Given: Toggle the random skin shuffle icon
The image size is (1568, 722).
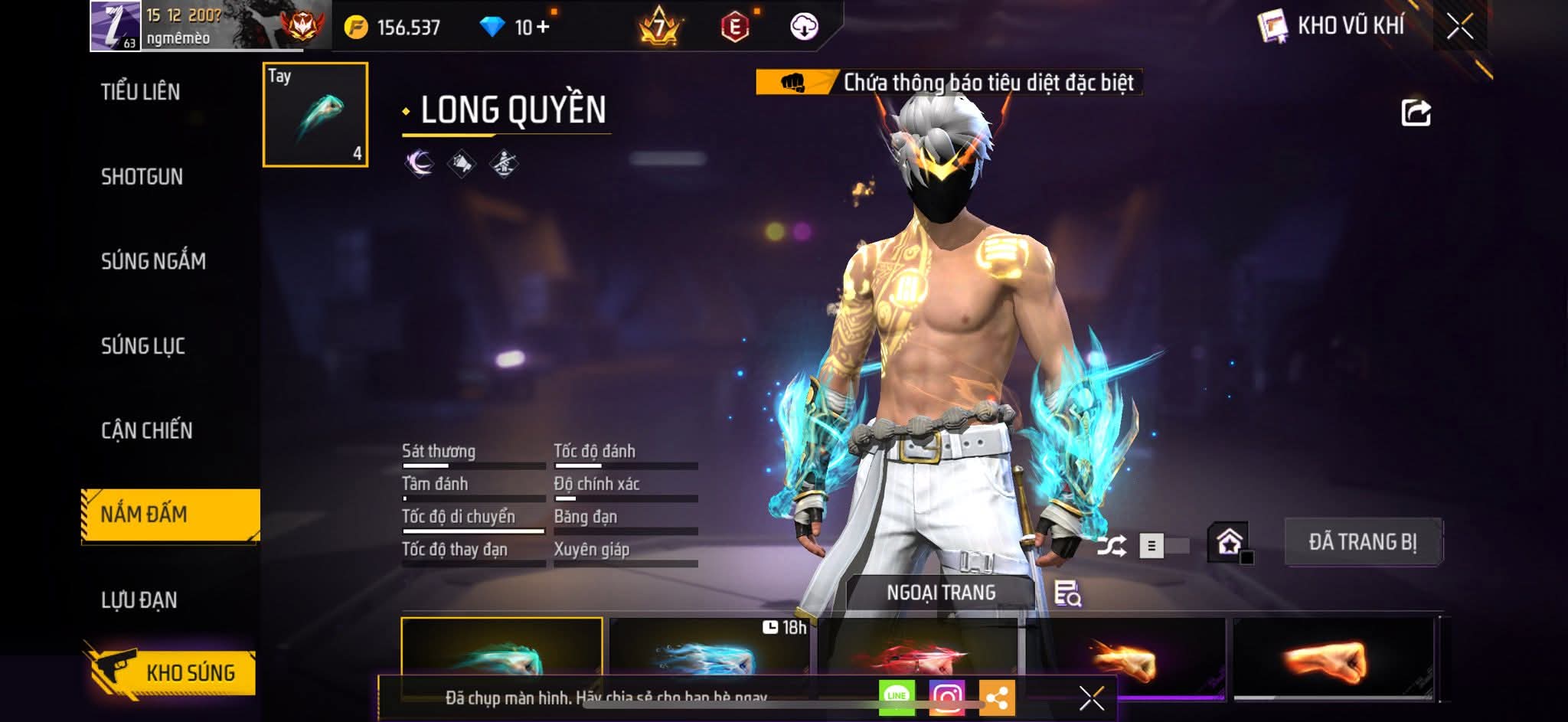Looking at the screenshot, I should click(1111, 546).
